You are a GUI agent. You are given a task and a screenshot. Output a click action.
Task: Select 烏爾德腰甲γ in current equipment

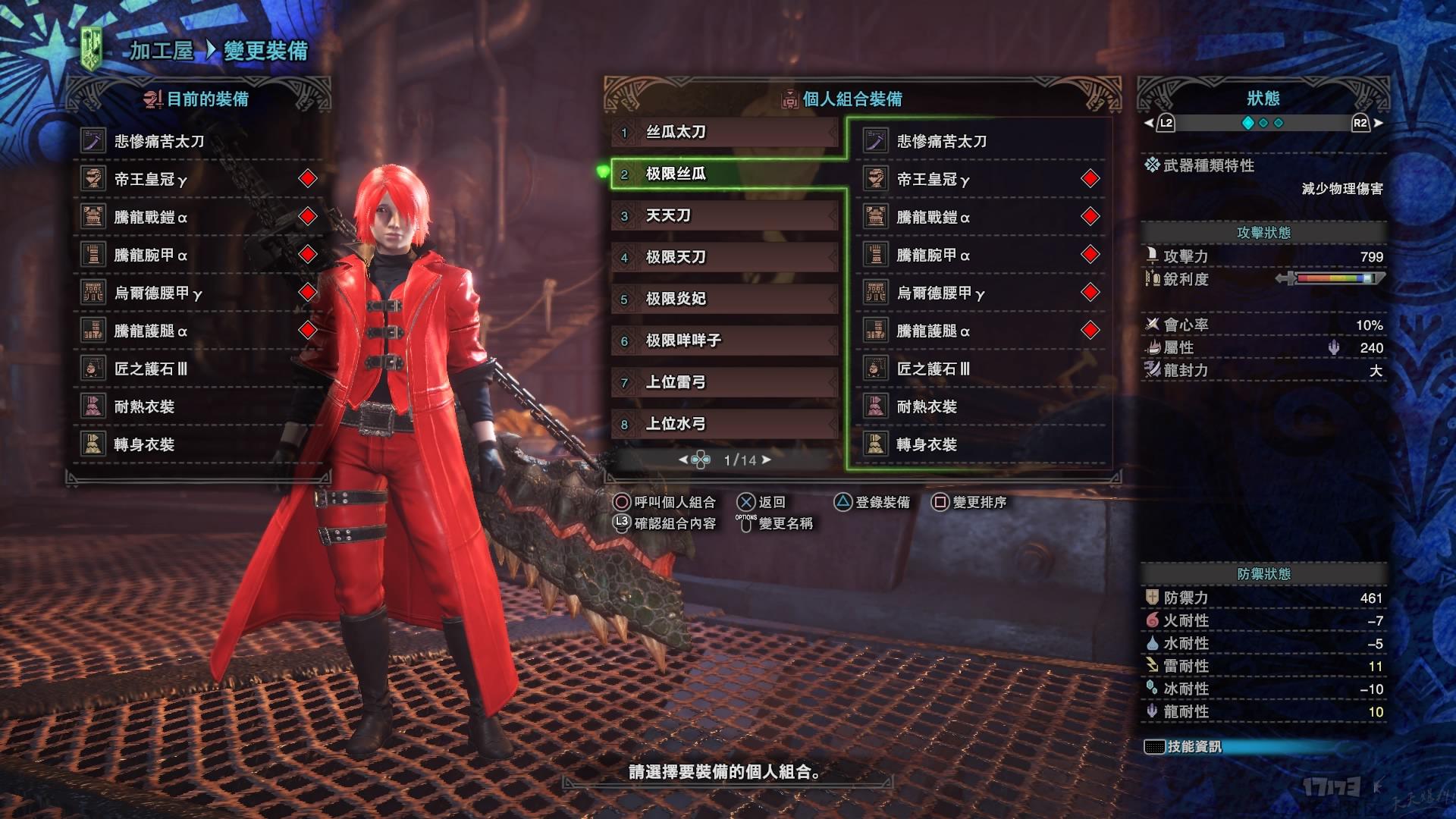(158, 293)
